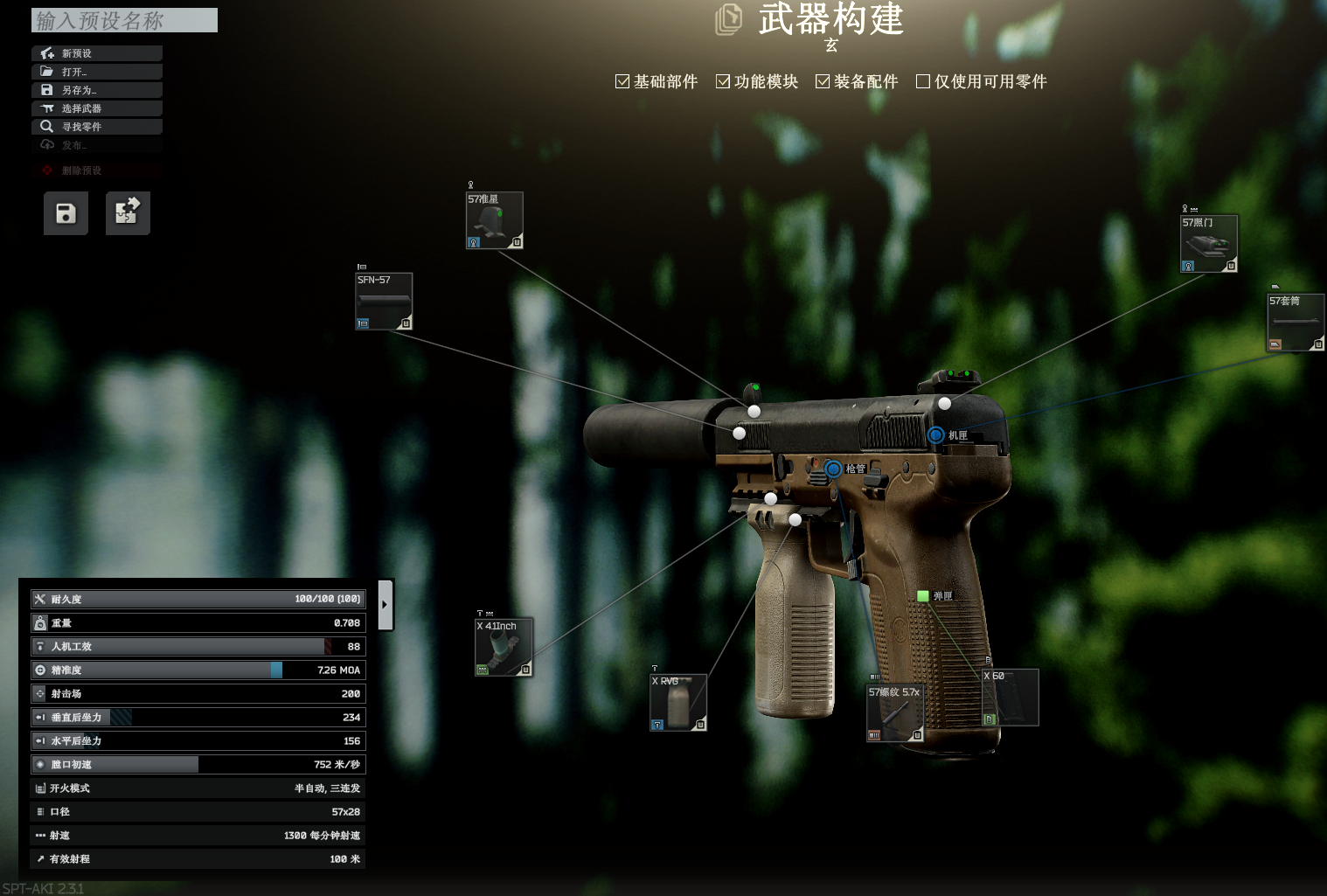The width and height of the screenshot is (1327, 896).
Task: Toggle the 功能模块 functional mods checkbox
Action: coord(723,81)
